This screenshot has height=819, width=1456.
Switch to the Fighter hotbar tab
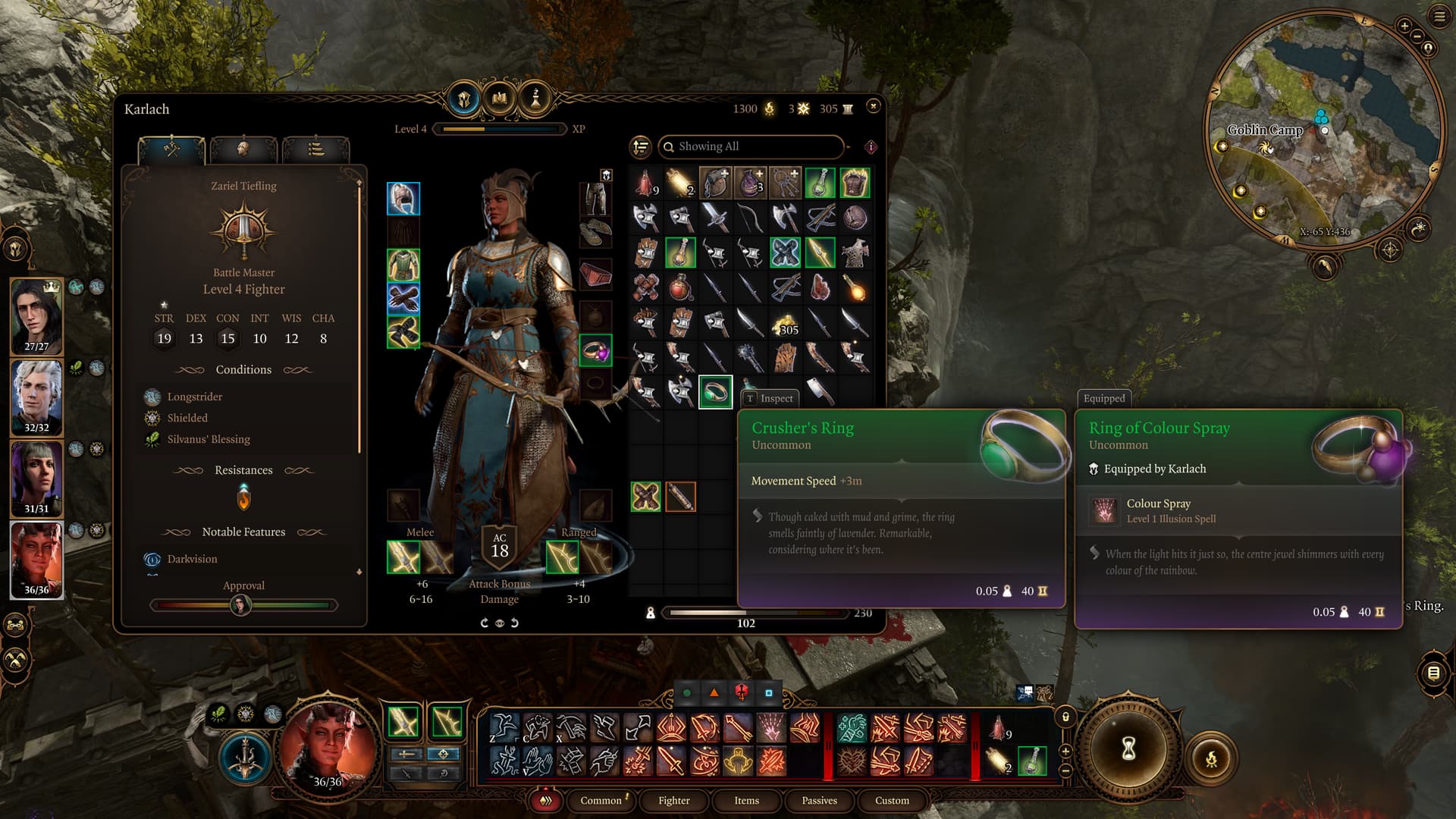(x=673, y=800)
